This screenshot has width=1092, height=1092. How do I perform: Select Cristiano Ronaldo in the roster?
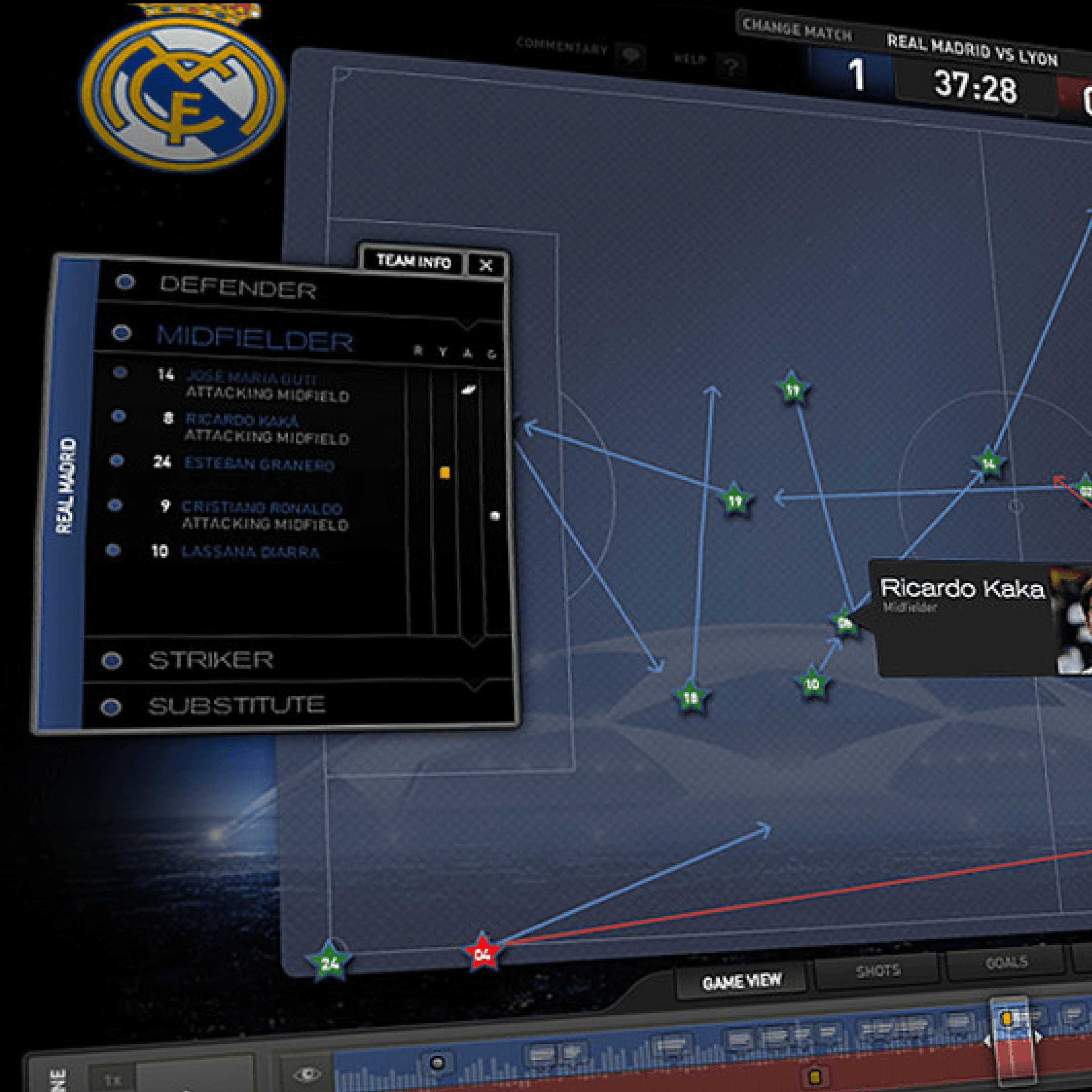click(262, 508)
